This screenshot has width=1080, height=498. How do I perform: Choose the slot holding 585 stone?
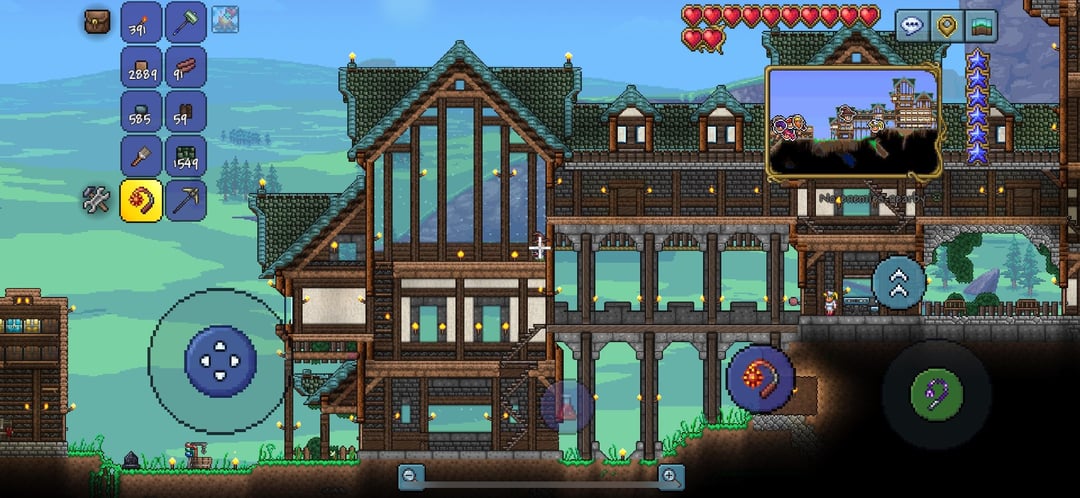[141, 111]
